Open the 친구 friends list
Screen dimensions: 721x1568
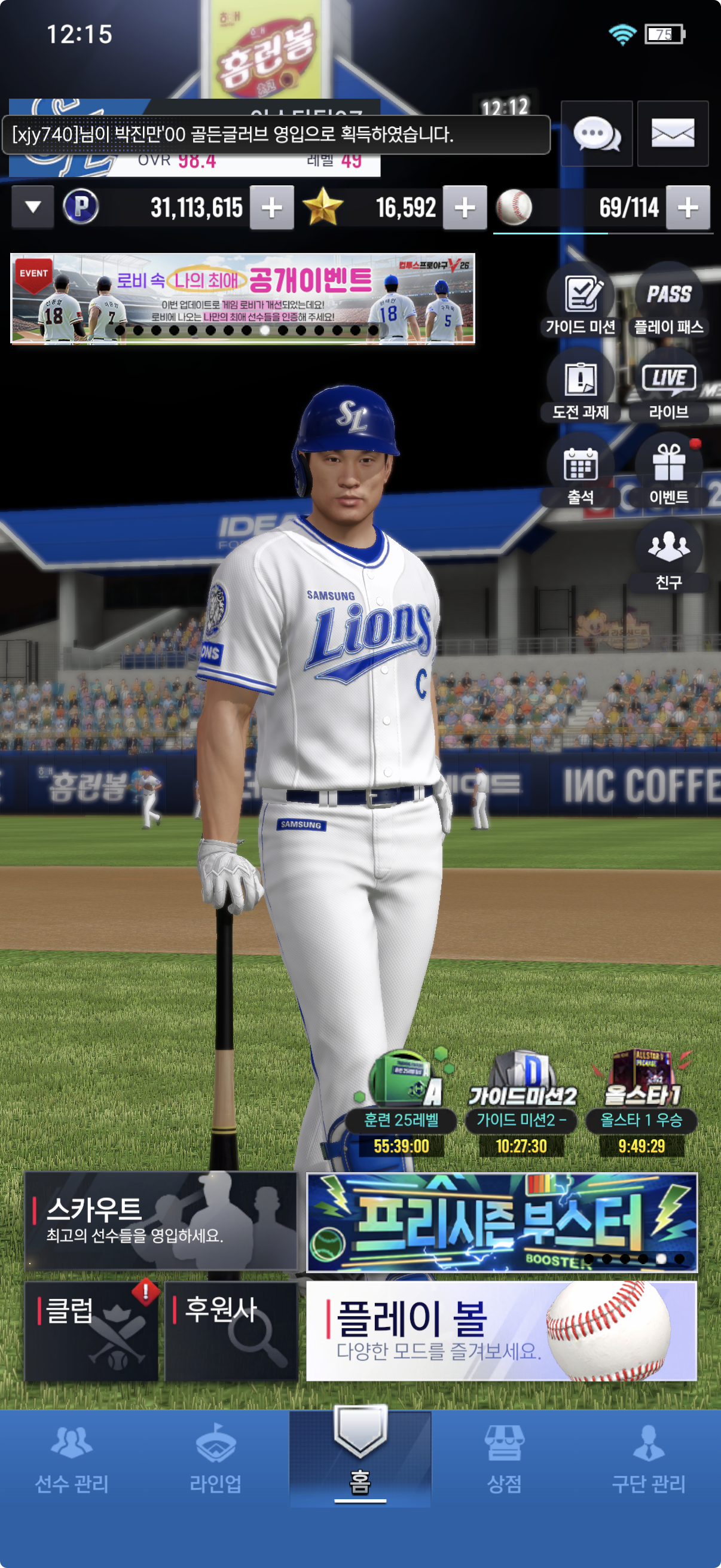668,556
